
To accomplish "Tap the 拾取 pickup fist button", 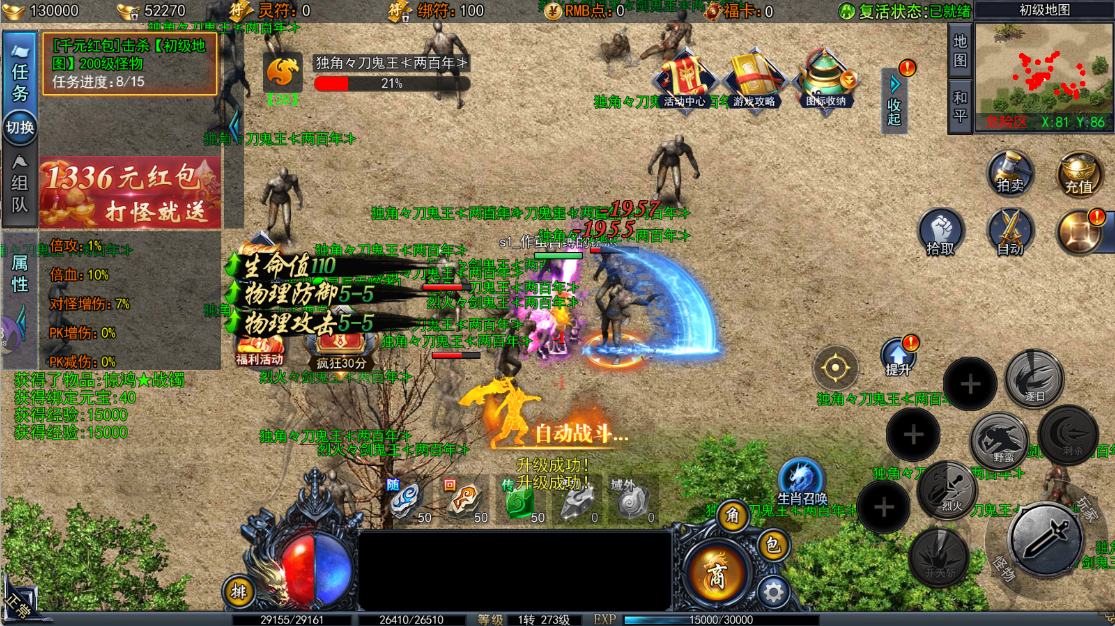I will [x=941, y=233].
